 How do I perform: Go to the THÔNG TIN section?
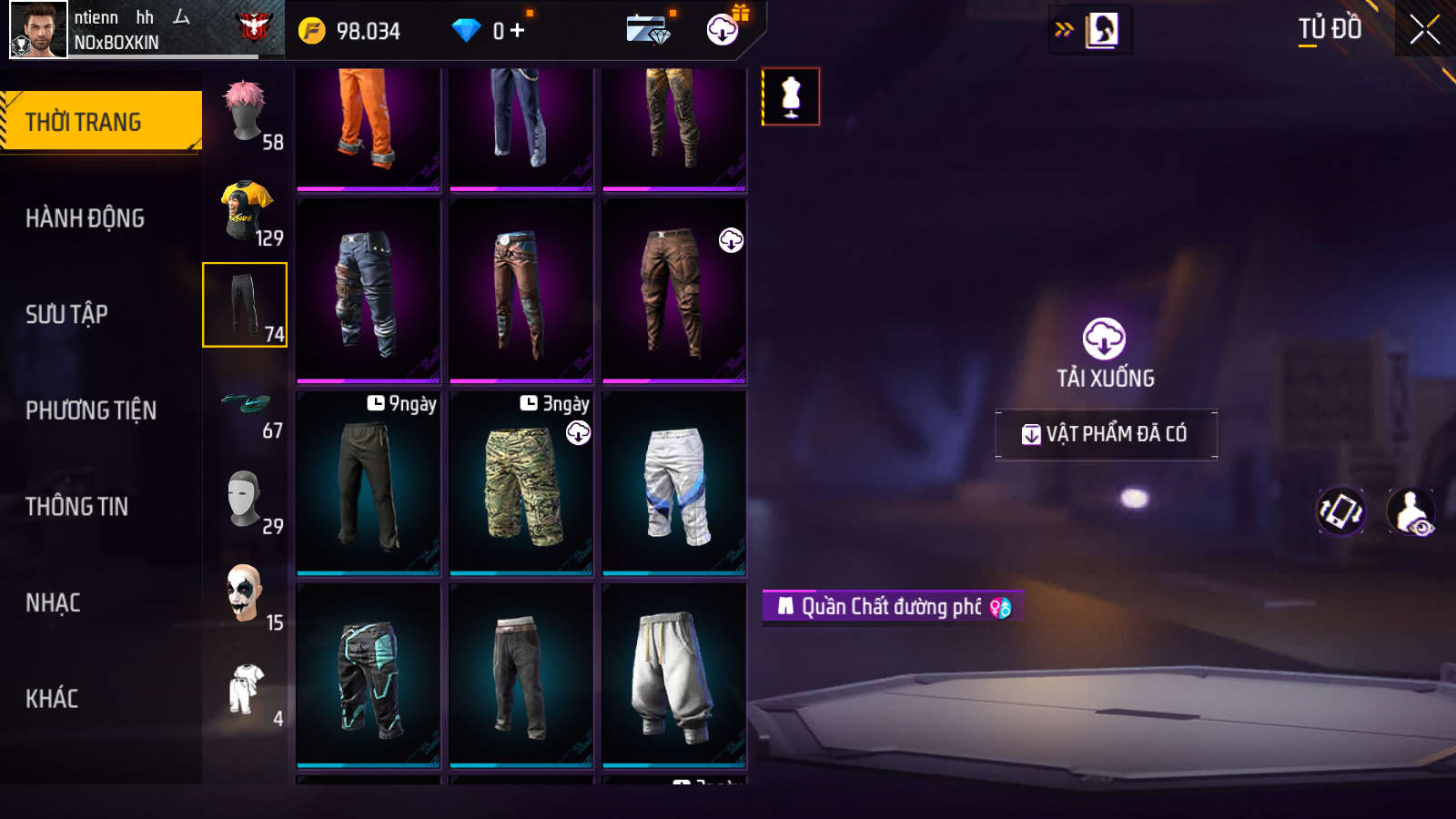pos(76,507)
